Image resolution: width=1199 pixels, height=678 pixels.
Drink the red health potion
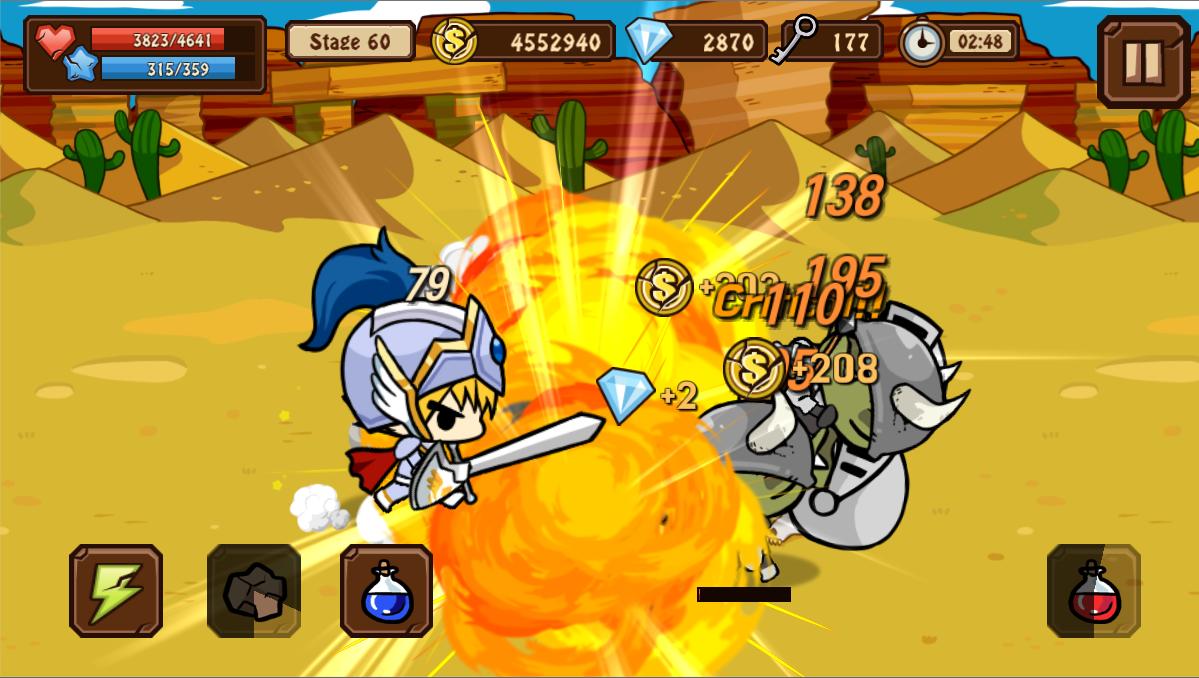coord(1094,591)
